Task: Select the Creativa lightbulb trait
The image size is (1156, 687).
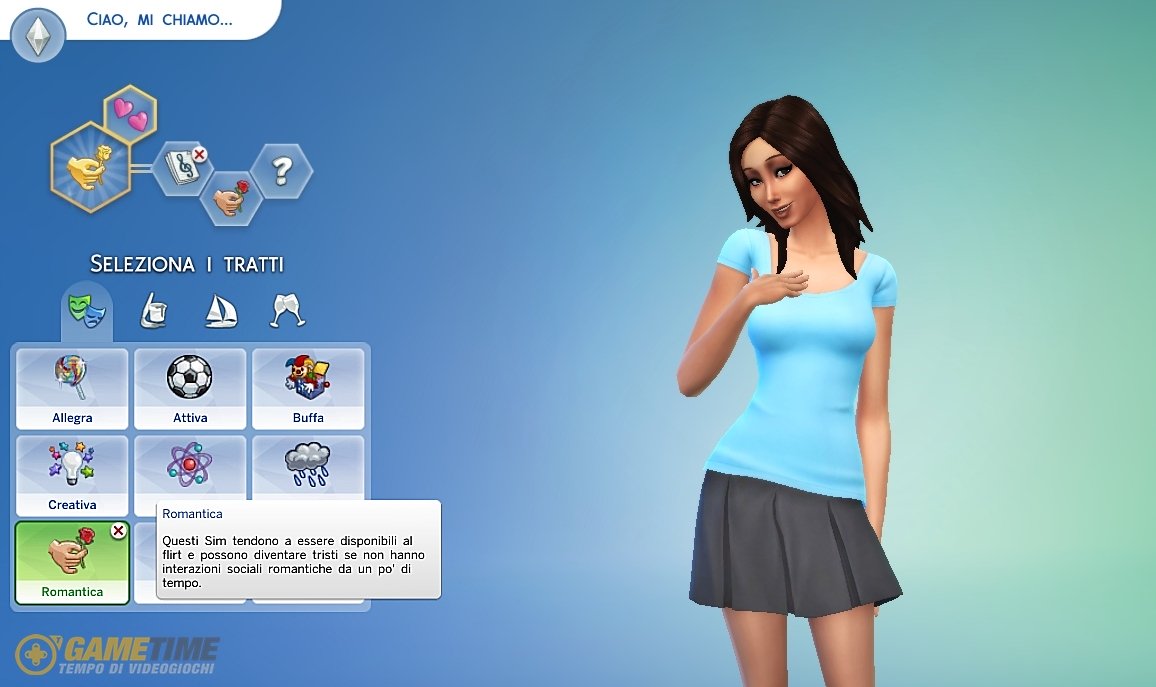Action: [72, 476]
